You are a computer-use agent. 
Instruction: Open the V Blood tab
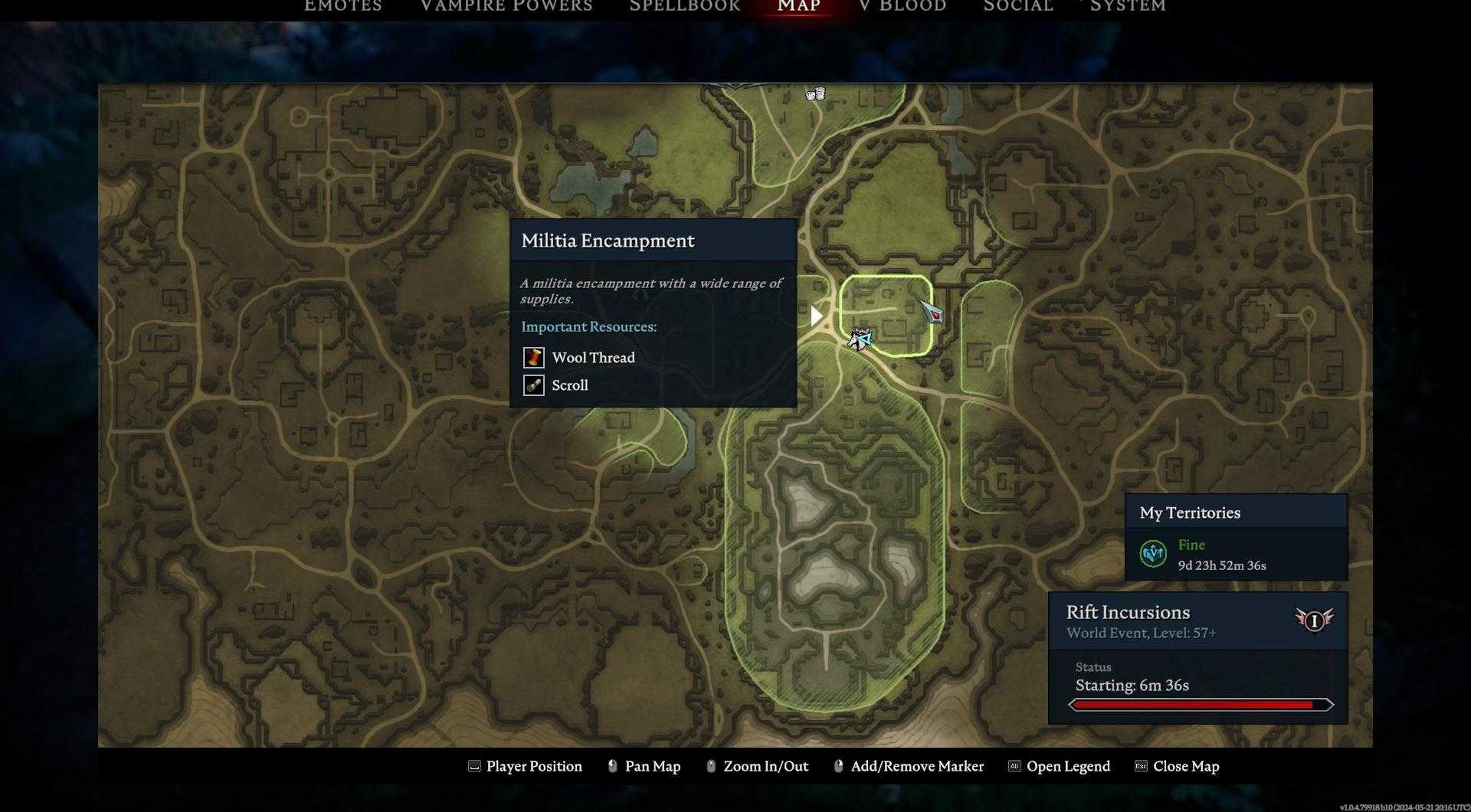(903, 6)
